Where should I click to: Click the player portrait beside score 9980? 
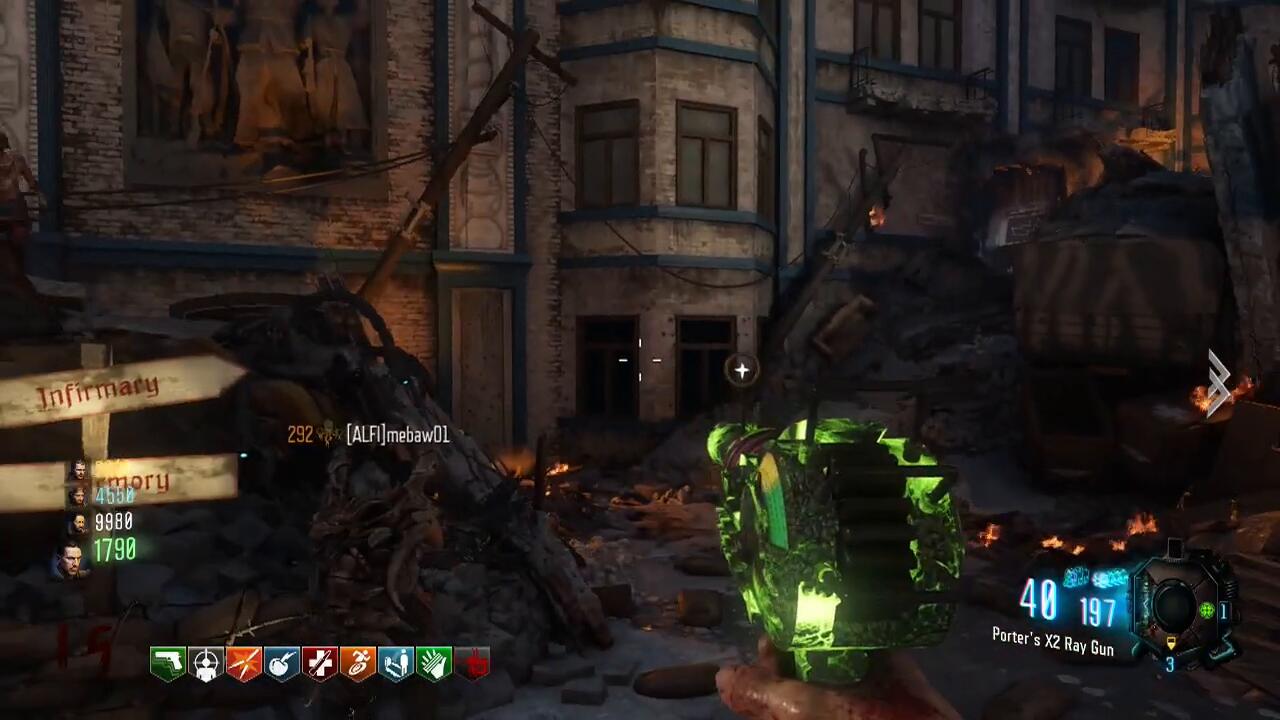[x=77, y=522]
